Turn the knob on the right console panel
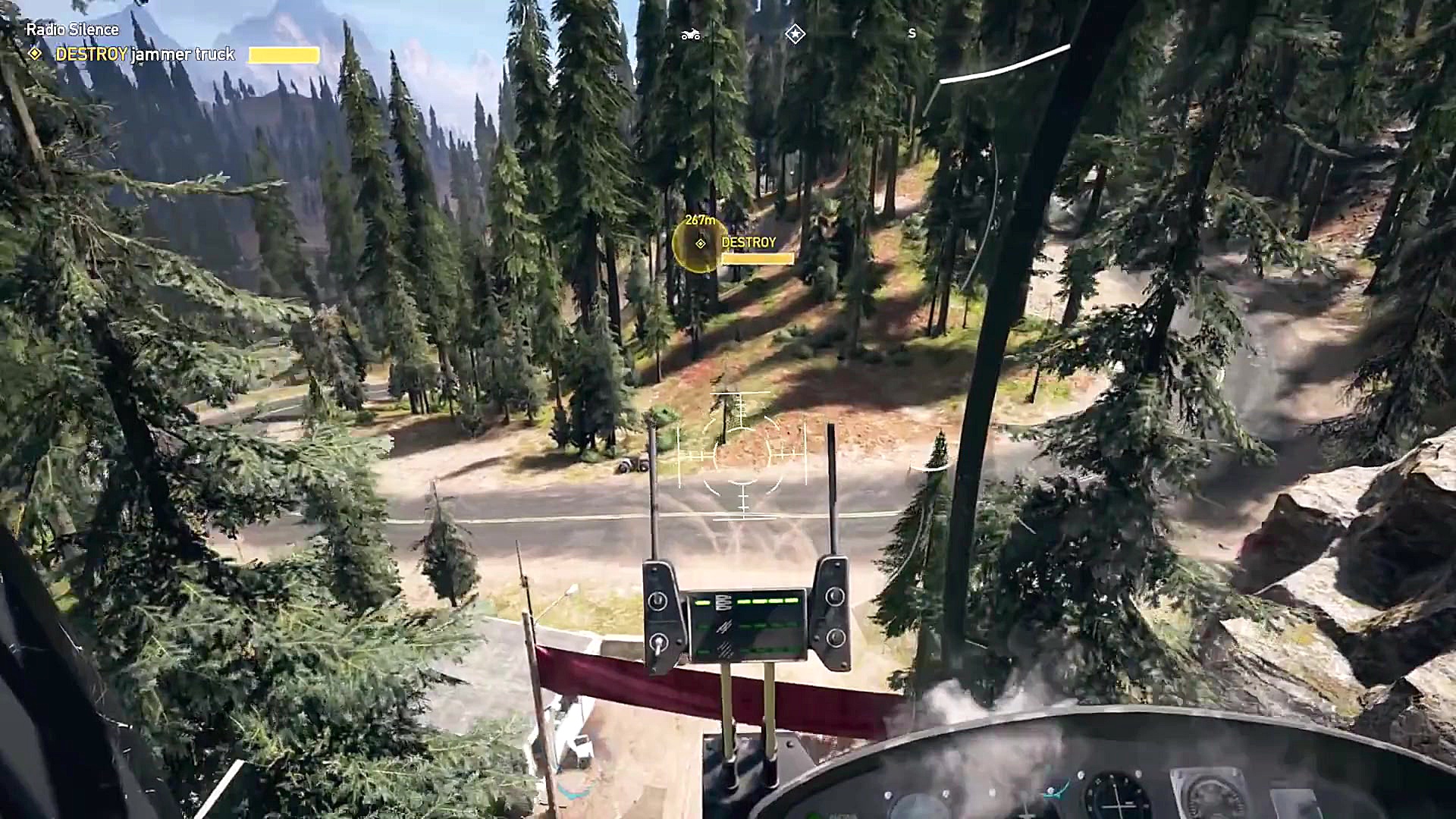The width and height of the screenshot is (1456, 819). point(835,596)
